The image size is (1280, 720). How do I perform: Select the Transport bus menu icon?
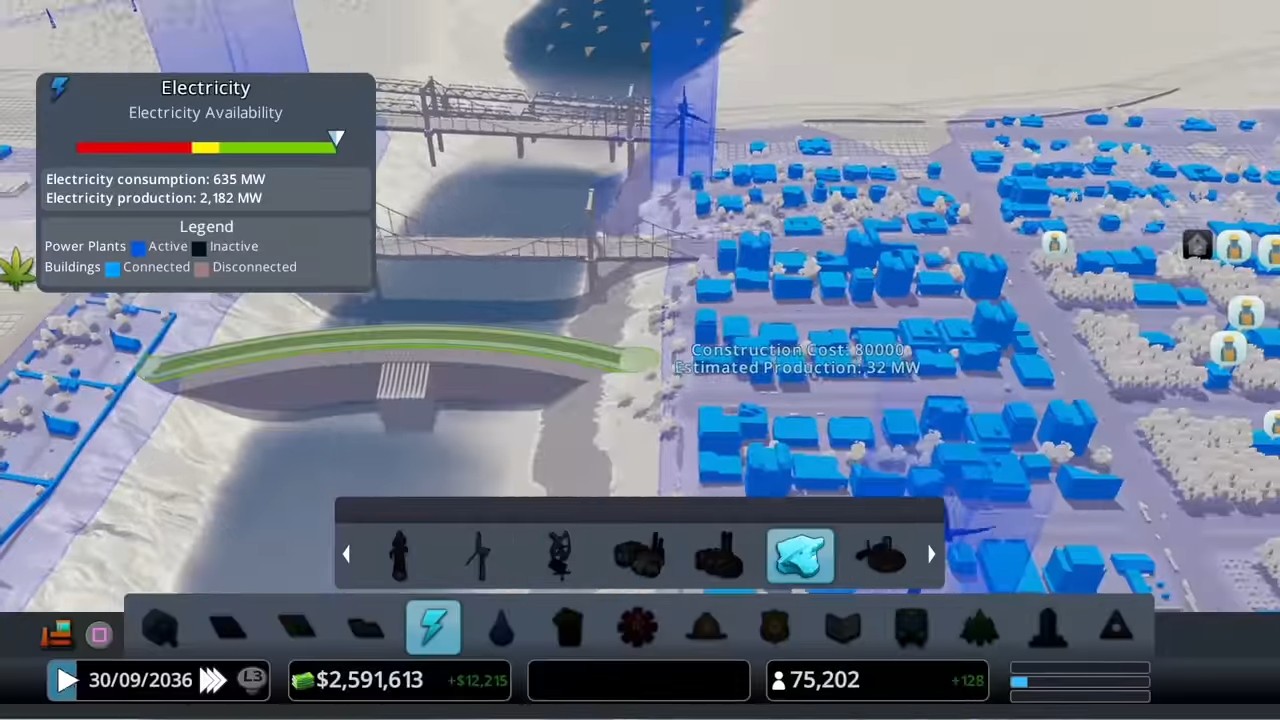pyautogui.click(x=910, y=627)
